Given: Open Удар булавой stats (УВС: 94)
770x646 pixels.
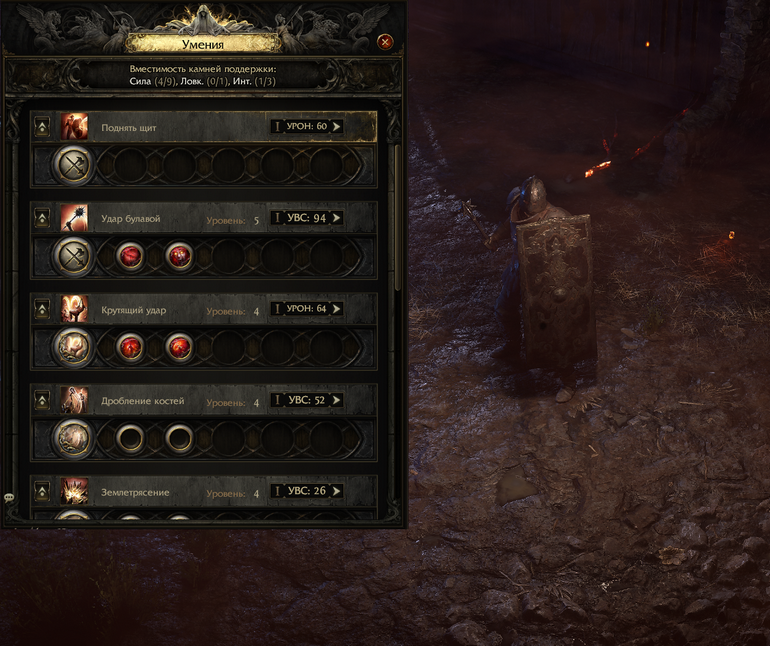Looking at the screenshot, I should coord(307,218).
